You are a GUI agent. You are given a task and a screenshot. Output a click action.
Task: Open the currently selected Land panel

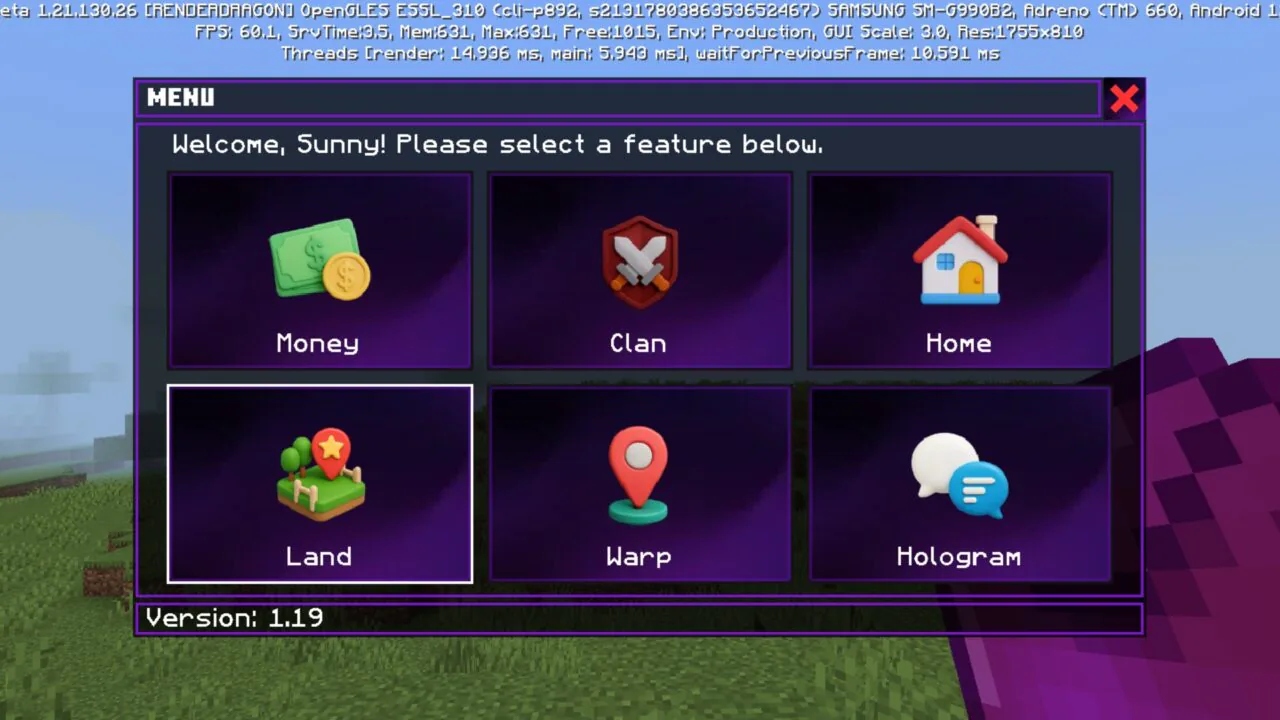(x=320, y=483)
